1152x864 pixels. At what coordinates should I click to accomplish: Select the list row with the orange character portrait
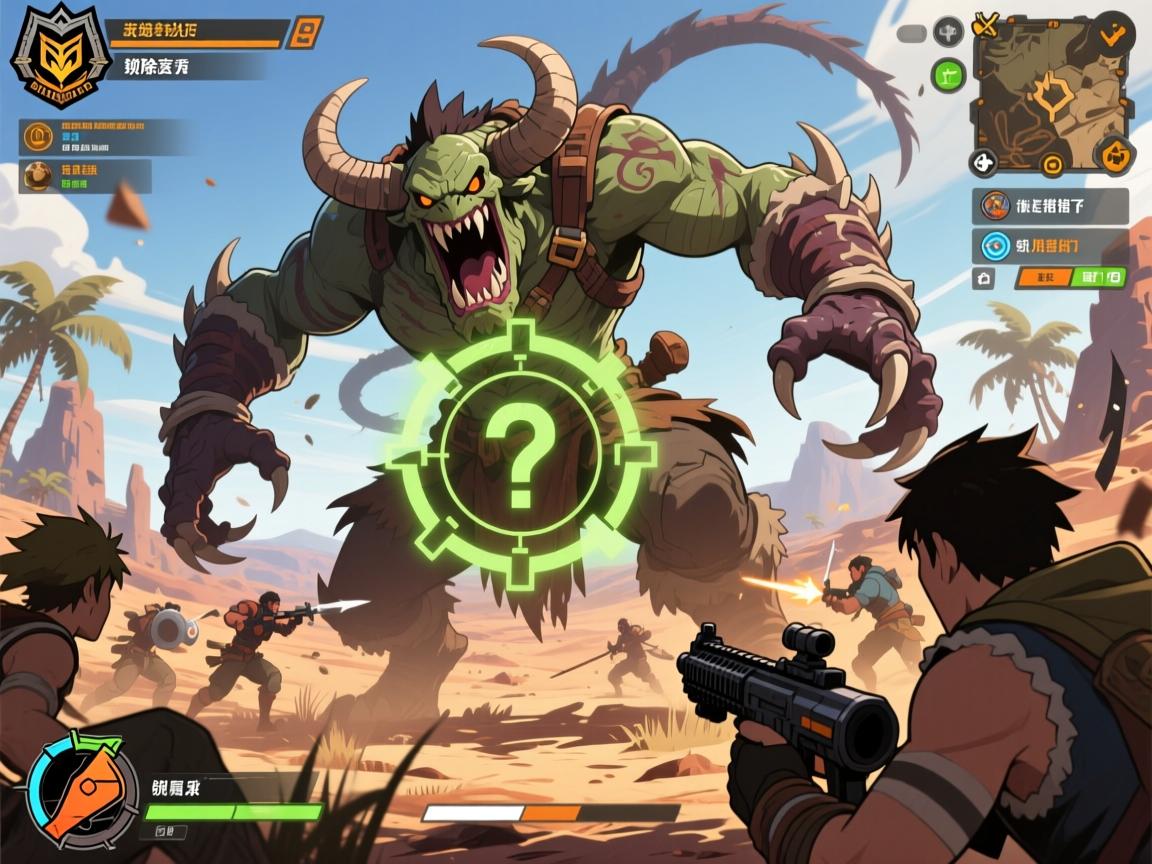pos(1050,207)
